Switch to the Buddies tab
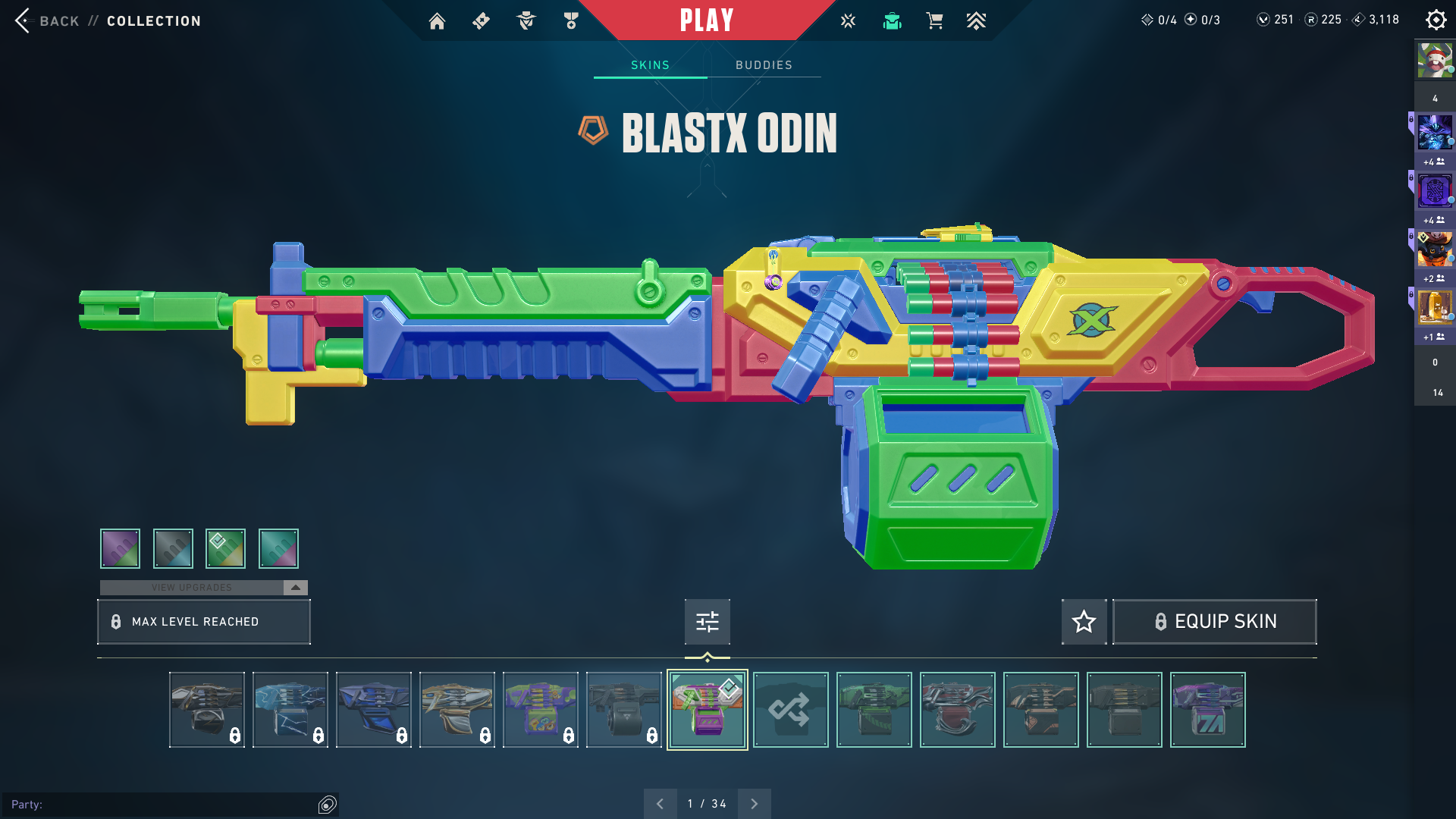The image size is (1456, 819). click(x=764, y=65)
